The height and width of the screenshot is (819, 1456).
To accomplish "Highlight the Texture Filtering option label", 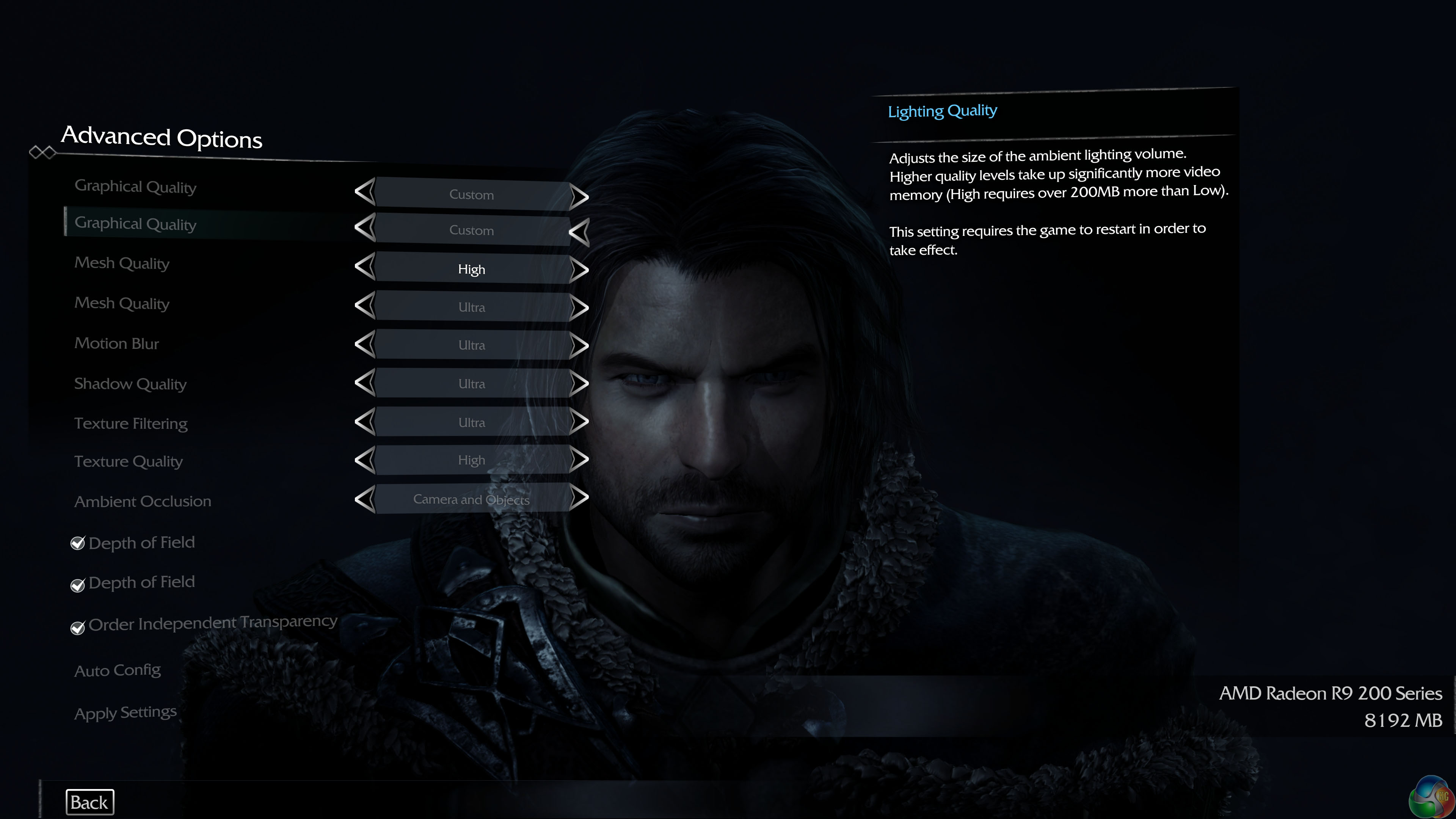I will pos(130,424).
